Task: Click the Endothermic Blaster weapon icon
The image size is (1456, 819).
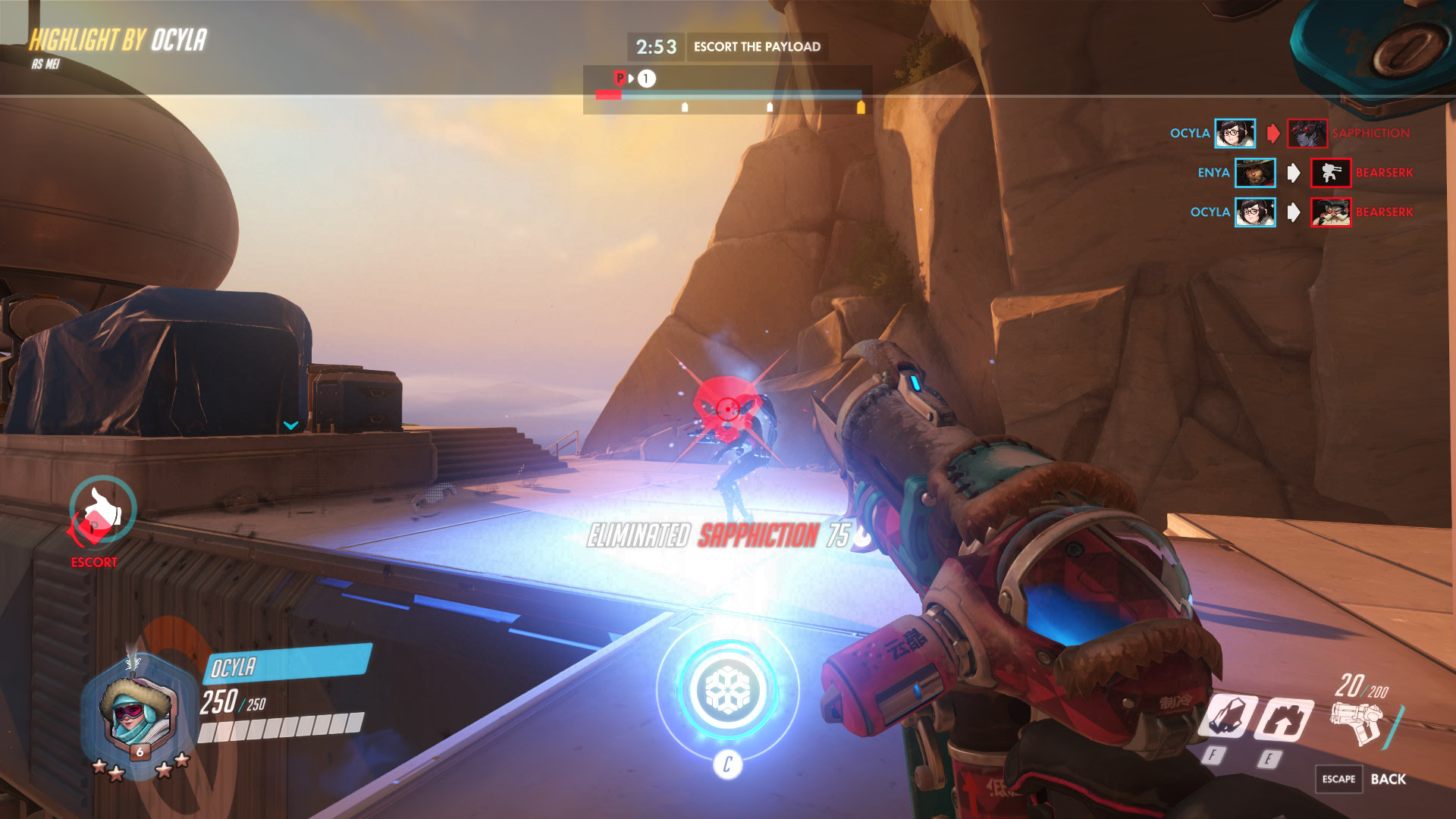Action: [x=1357, y=722]
